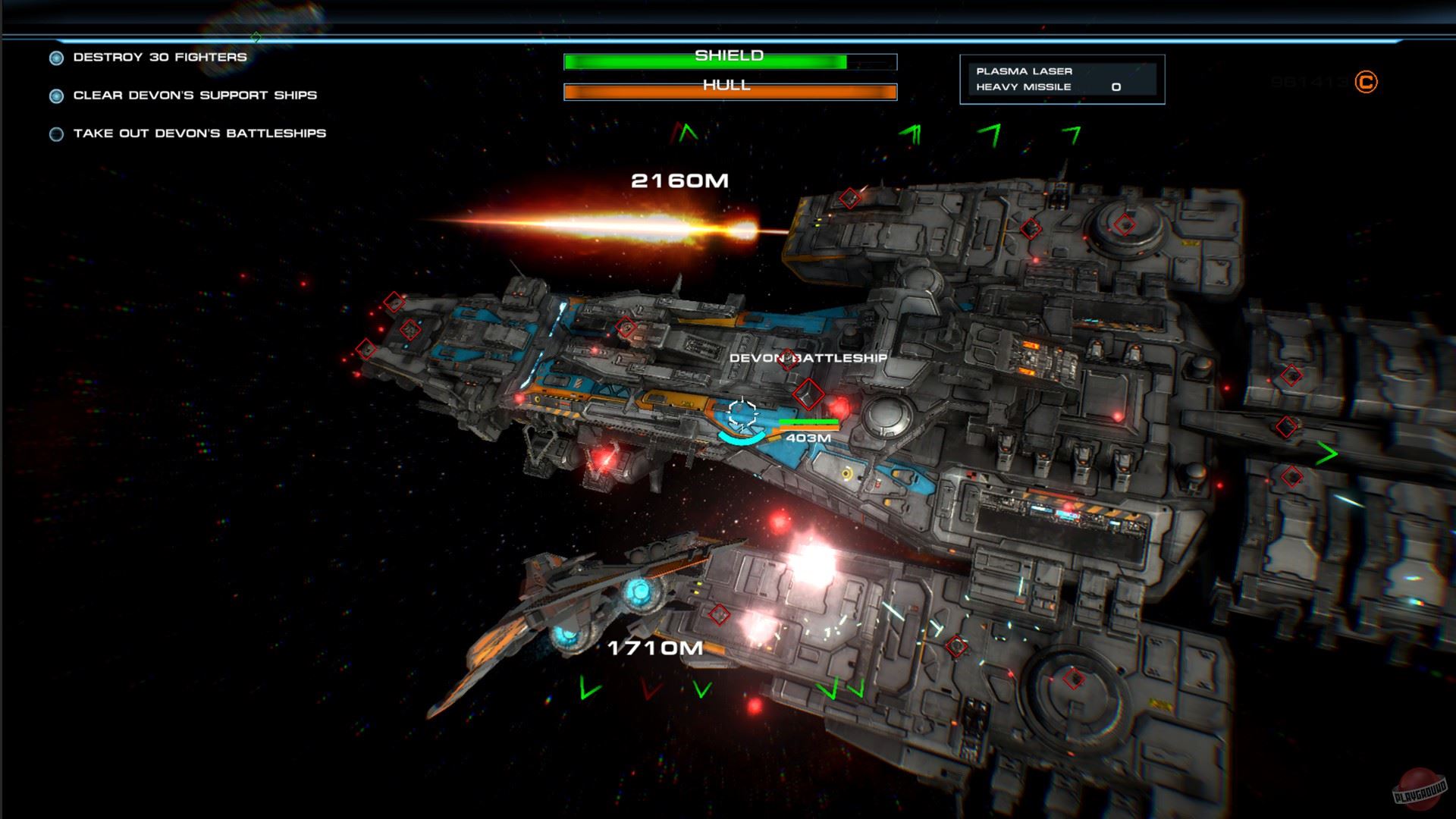Click the Clear Devon's Support Ships objective
The image size is (1456, 819).
(194, 96)
